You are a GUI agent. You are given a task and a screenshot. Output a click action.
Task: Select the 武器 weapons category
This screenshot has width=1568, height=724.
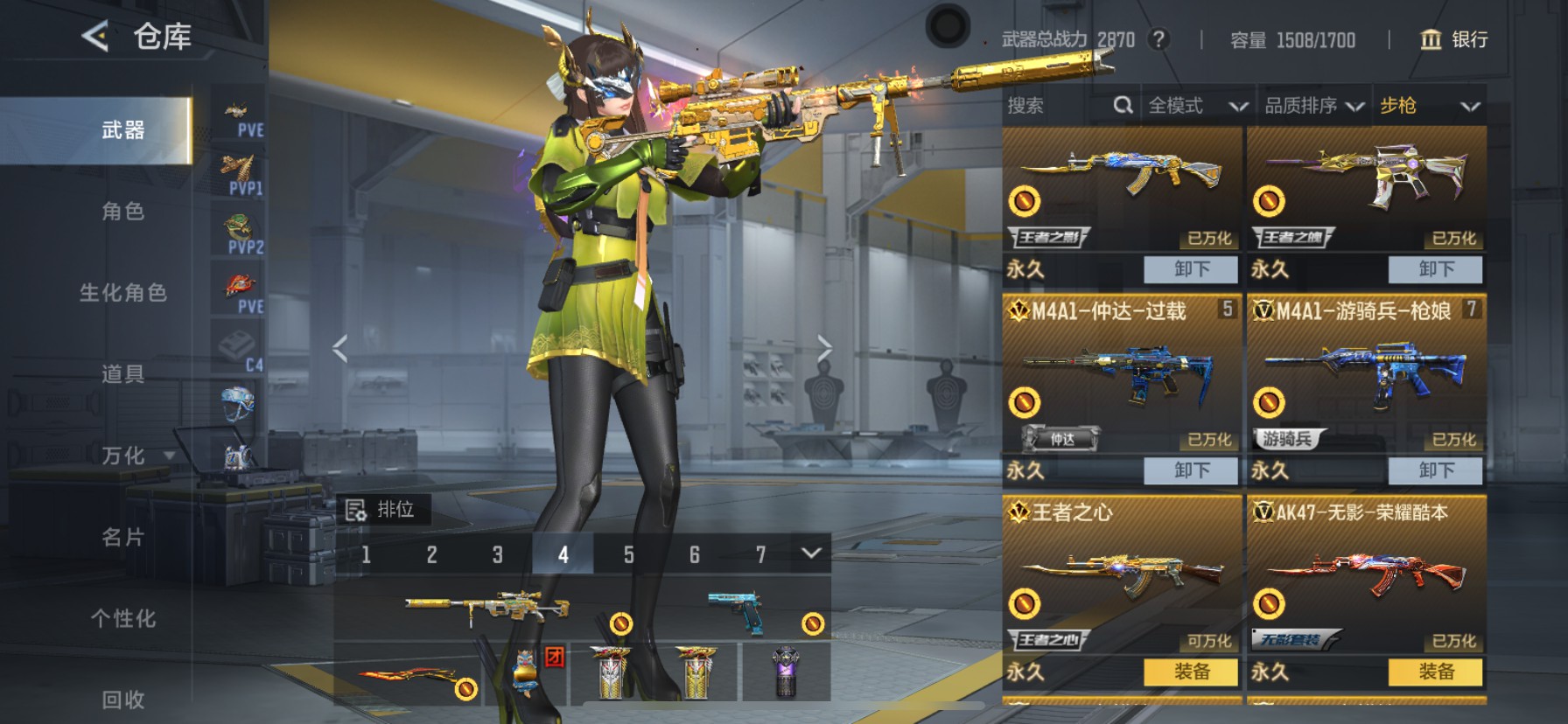pyautogui.click(x=122, y=130)
